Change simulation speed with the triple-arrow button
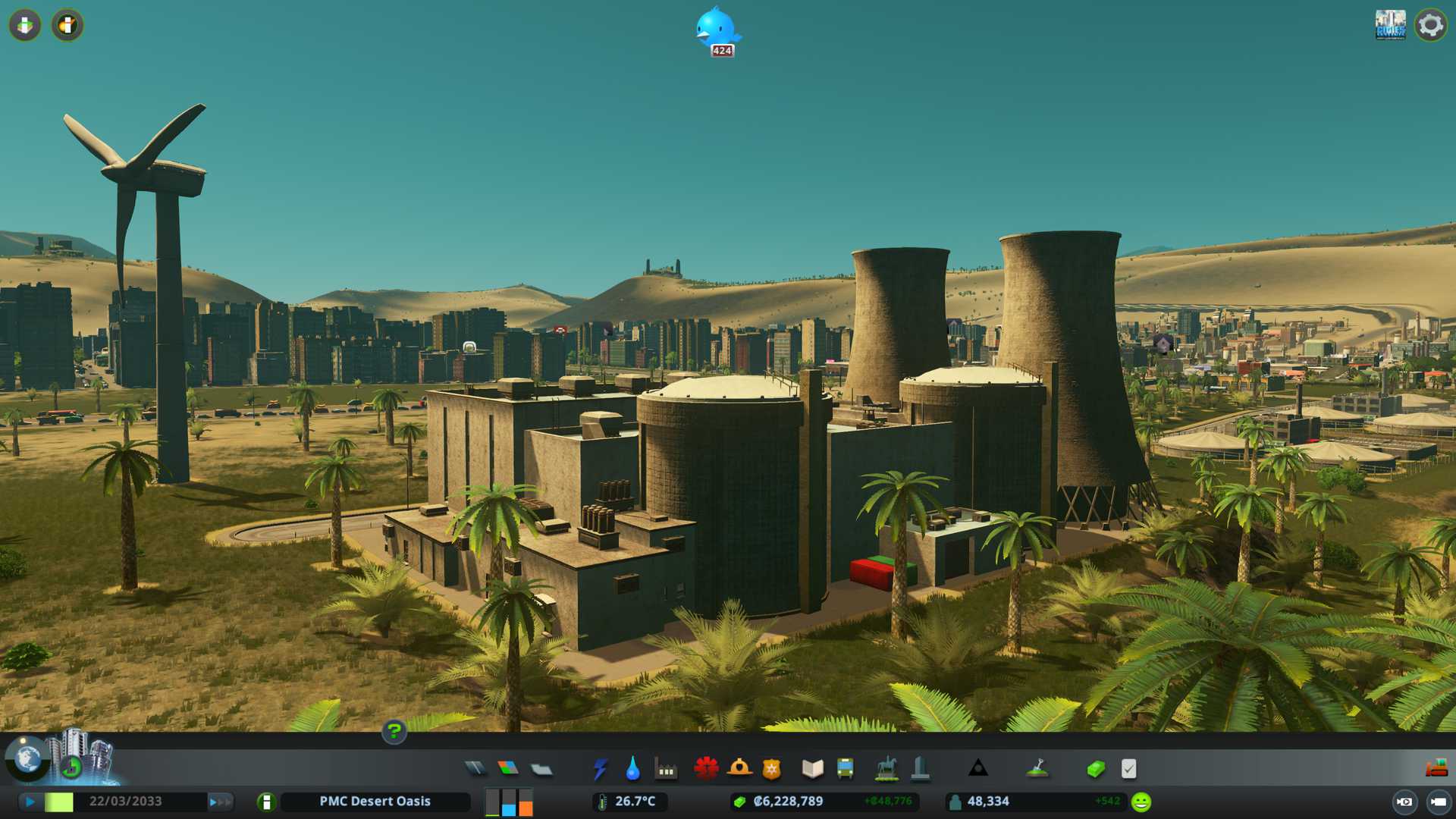 pyautogui.click(x=220, y=802)
